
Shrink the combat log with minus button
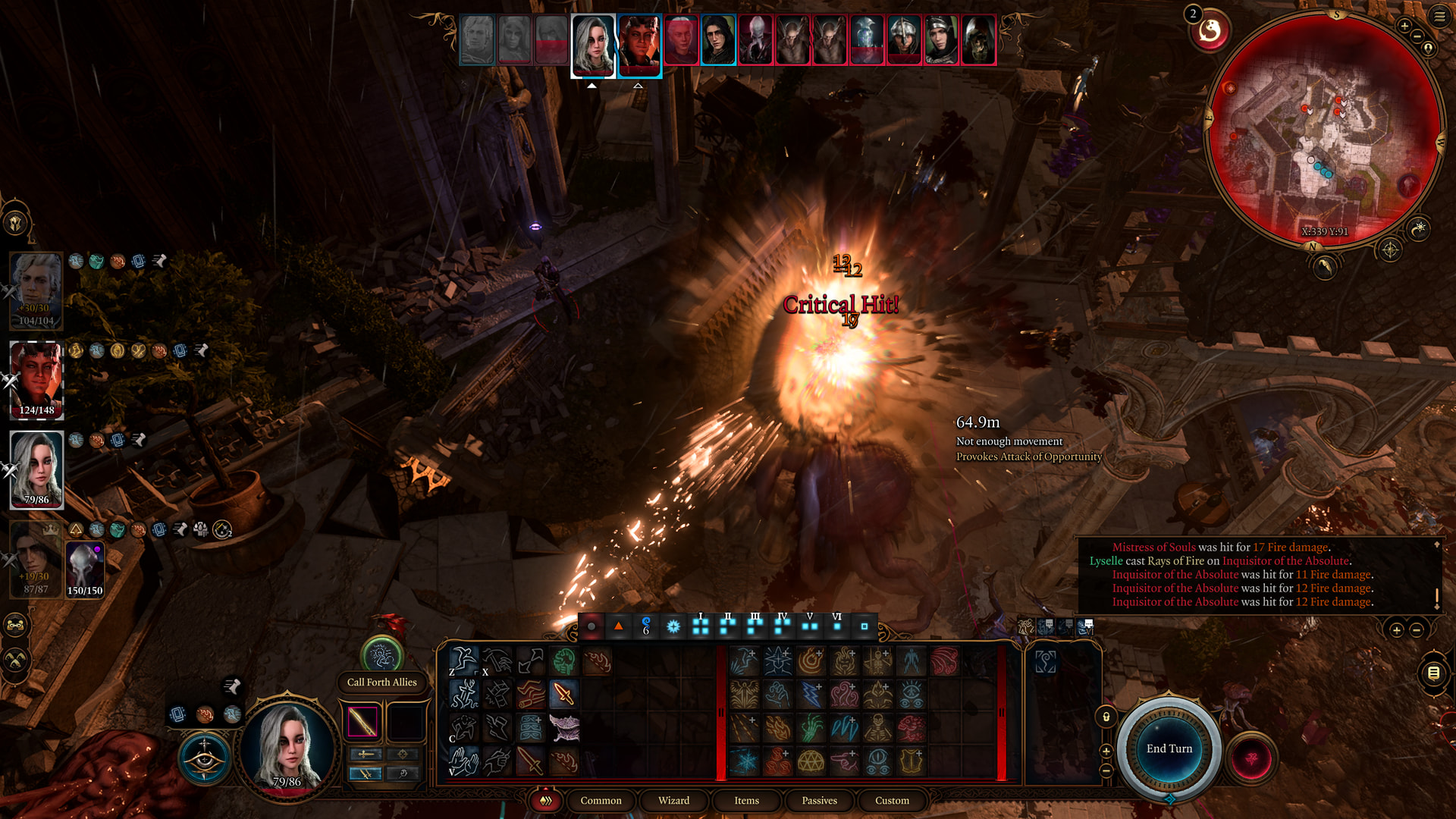(x=1416, y=630)
